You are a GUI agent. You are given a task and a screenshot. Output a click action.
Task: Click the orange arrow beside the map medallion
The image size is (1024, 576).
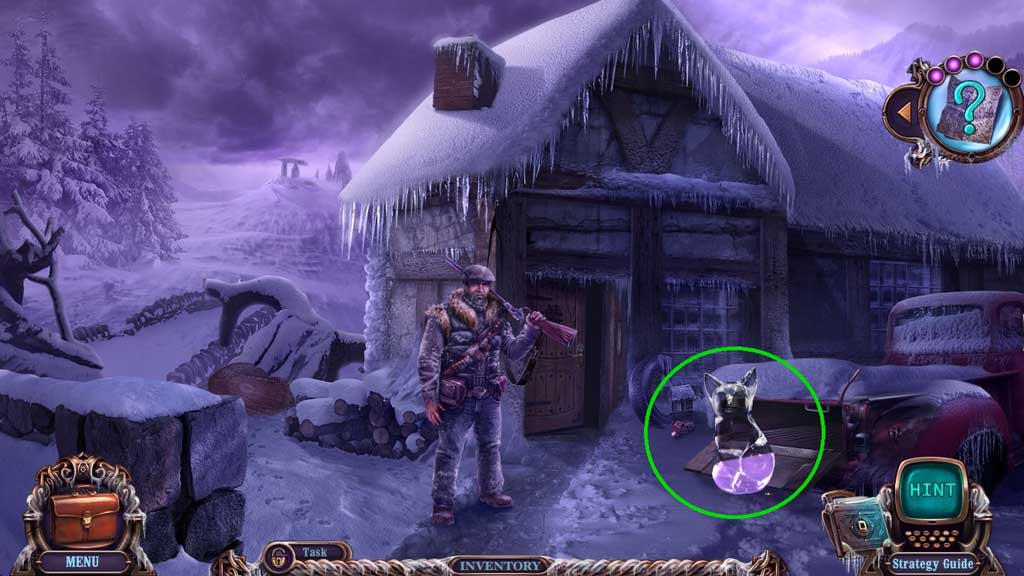click(903, 112)
